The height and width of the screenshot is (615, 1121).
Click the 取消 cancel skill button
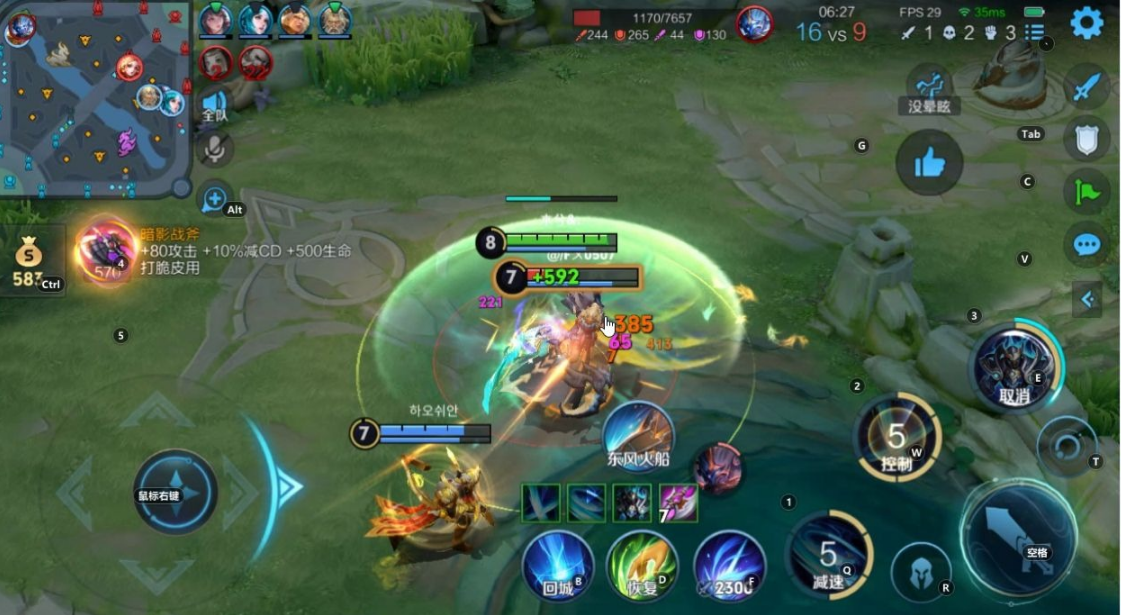point(1014,367)
